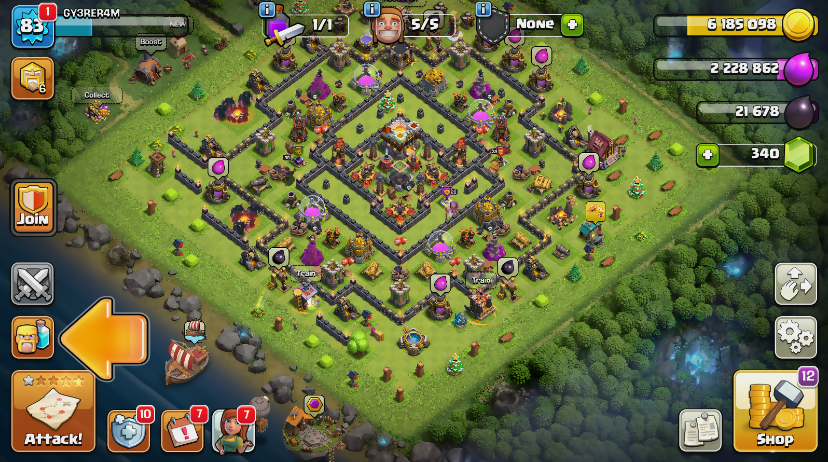Open the red-haired villager helper menu
The width and height of the screenshot is (828, 462).
click(231, 431)
